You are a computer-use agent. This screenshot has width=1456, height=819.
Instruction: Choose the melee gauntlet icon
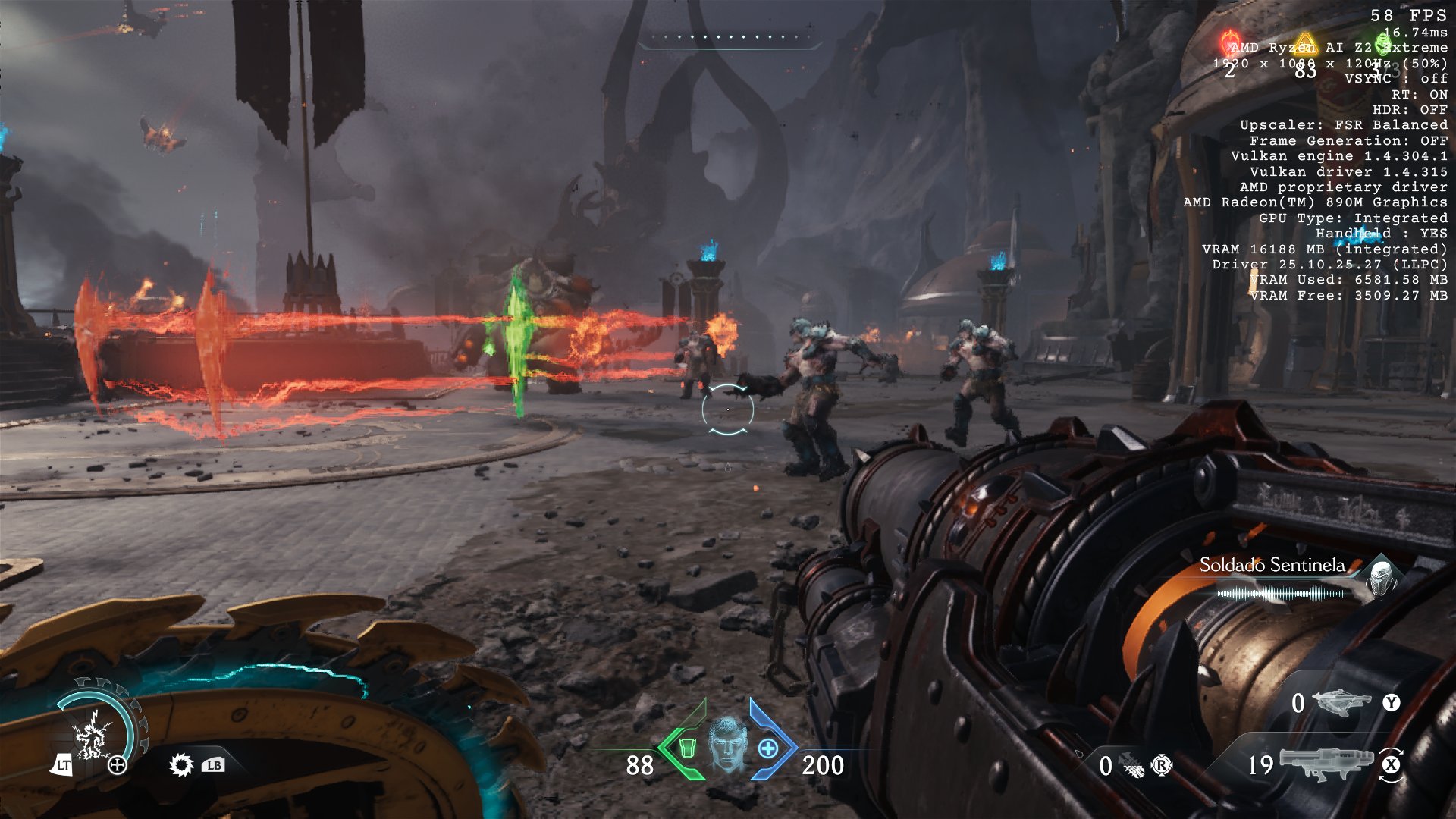(x=1131, y=766)
